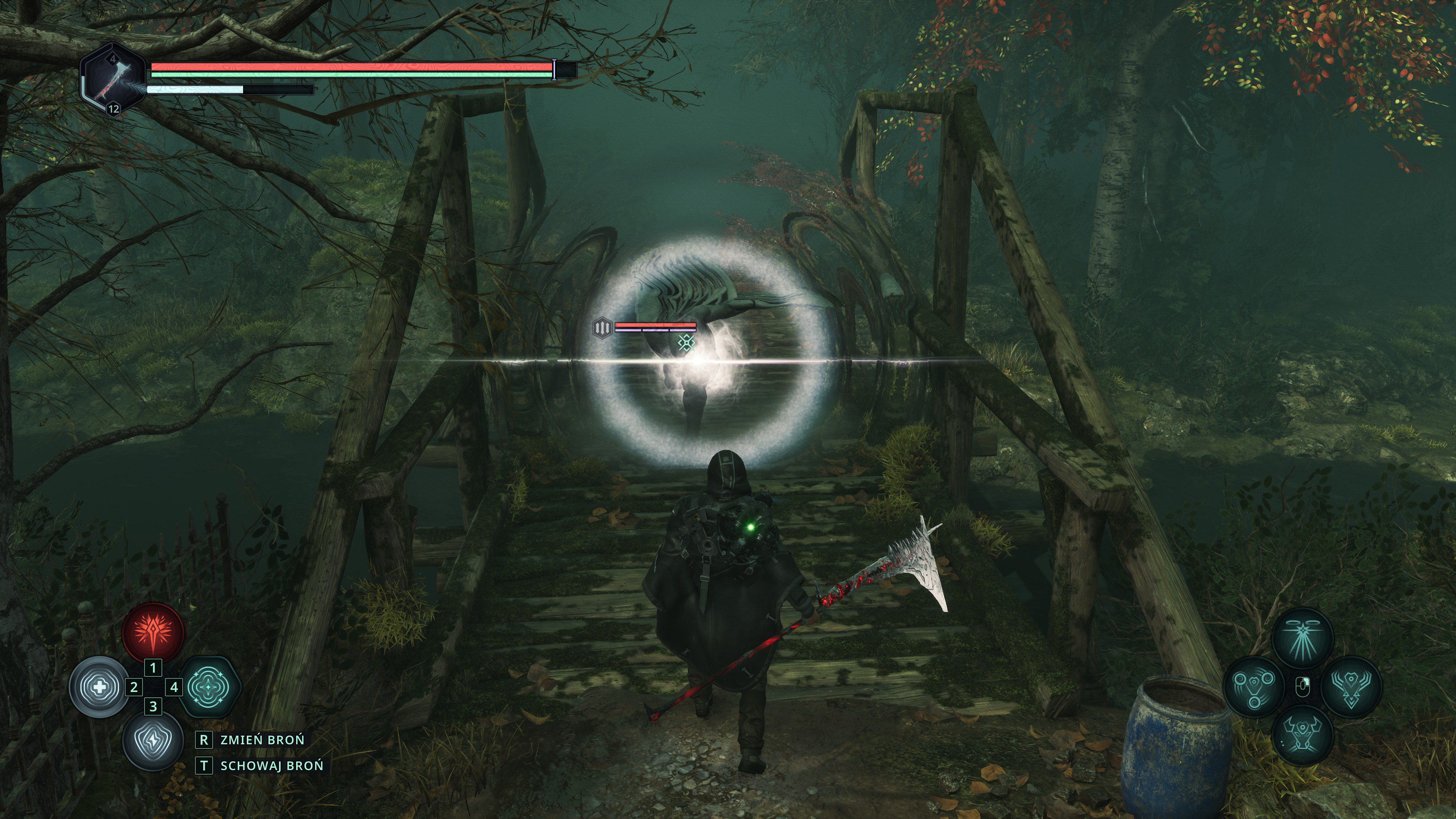Cast the winged shield spell
The height and width of the screenshot is (819, 1456).
click(x=1351, y=687)
